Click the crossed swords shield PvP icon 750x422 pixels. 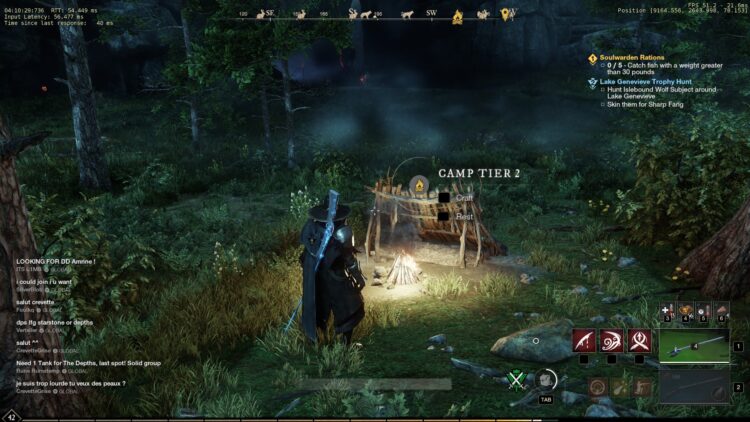(516, 380)
